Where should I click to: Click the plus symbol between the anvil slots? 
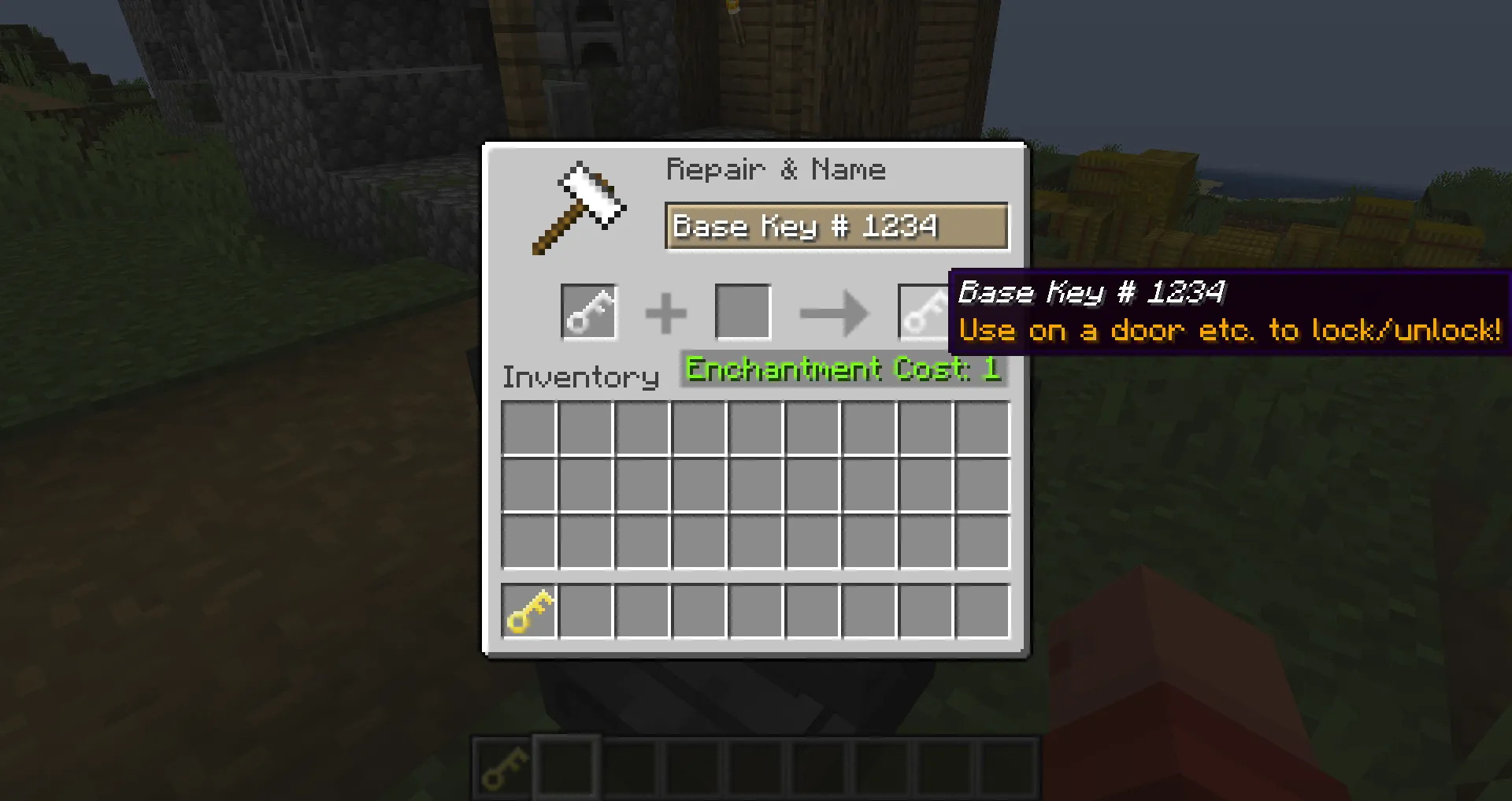667,310
